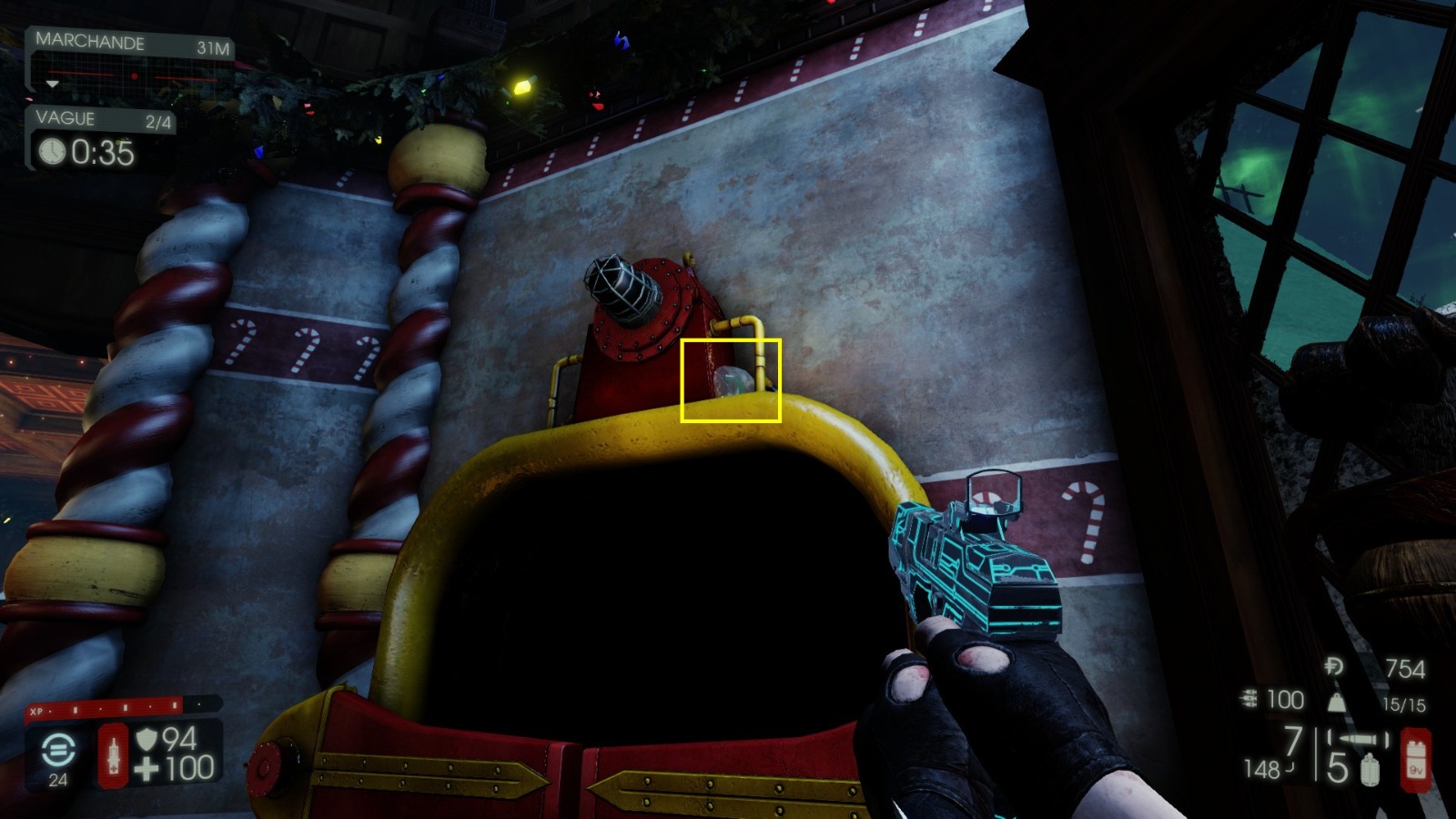Click the red dot on the trader compass line

click(136, 77)
